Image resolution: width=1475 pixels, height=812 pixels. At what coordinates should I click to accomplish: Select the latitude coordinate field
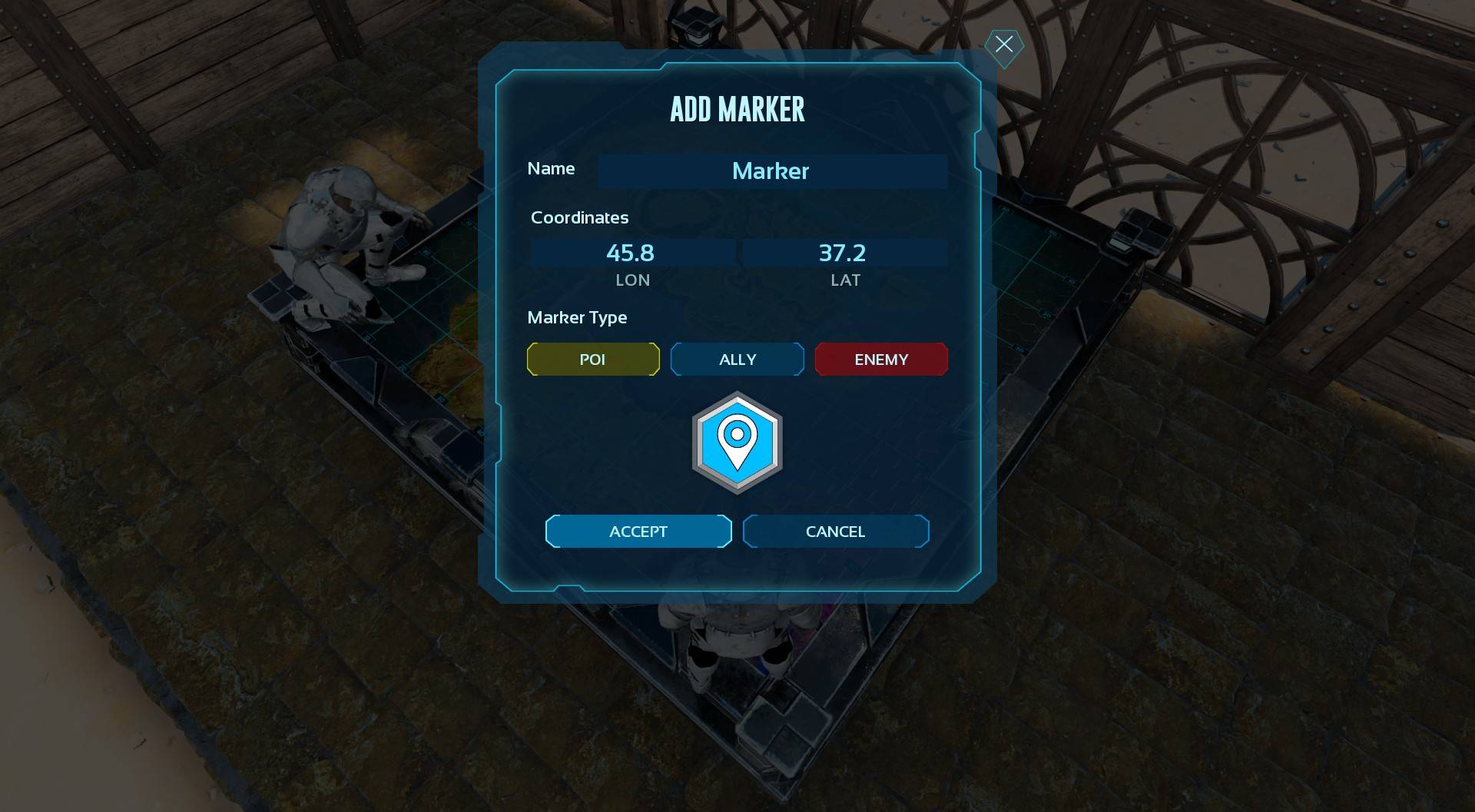coord(844,253)
